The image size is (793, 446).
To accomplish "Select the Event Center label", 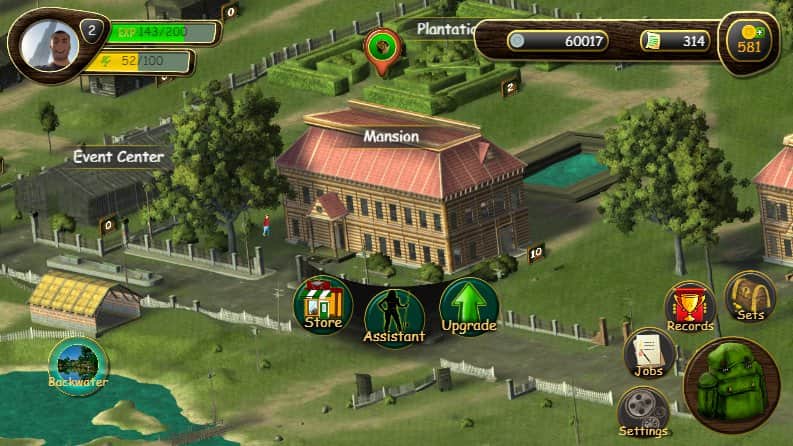I will tap(118, 156).
